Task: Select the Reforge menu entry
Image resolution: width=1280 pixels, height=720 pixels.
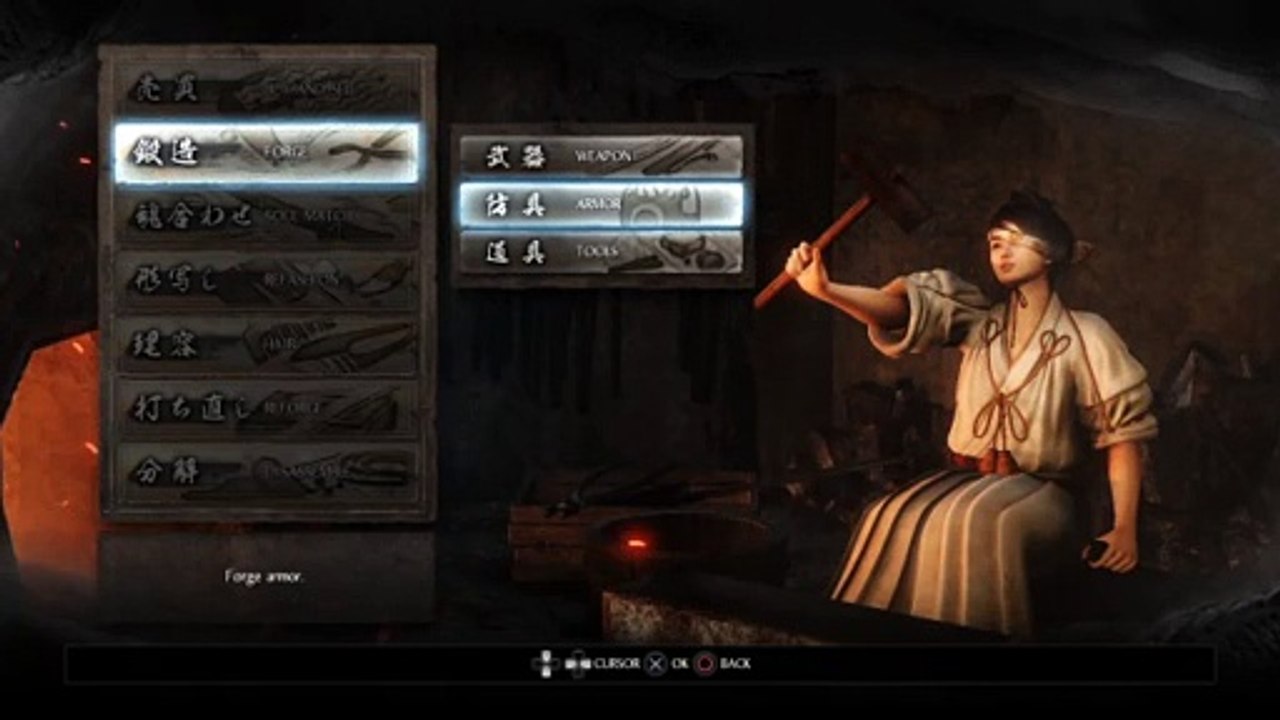Action: pos(267,408)
